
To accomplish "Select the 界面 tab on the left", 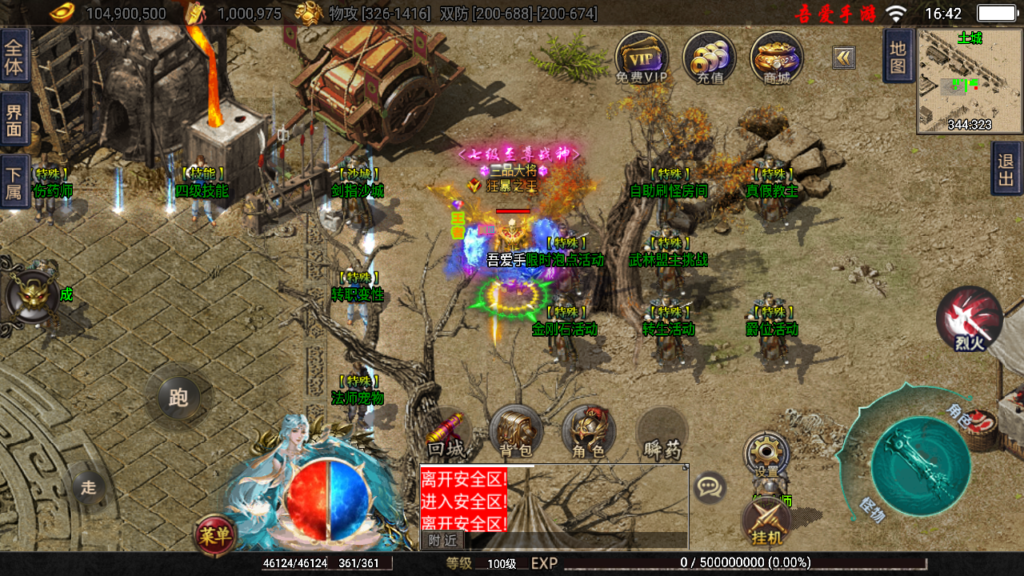I will 14,117.
